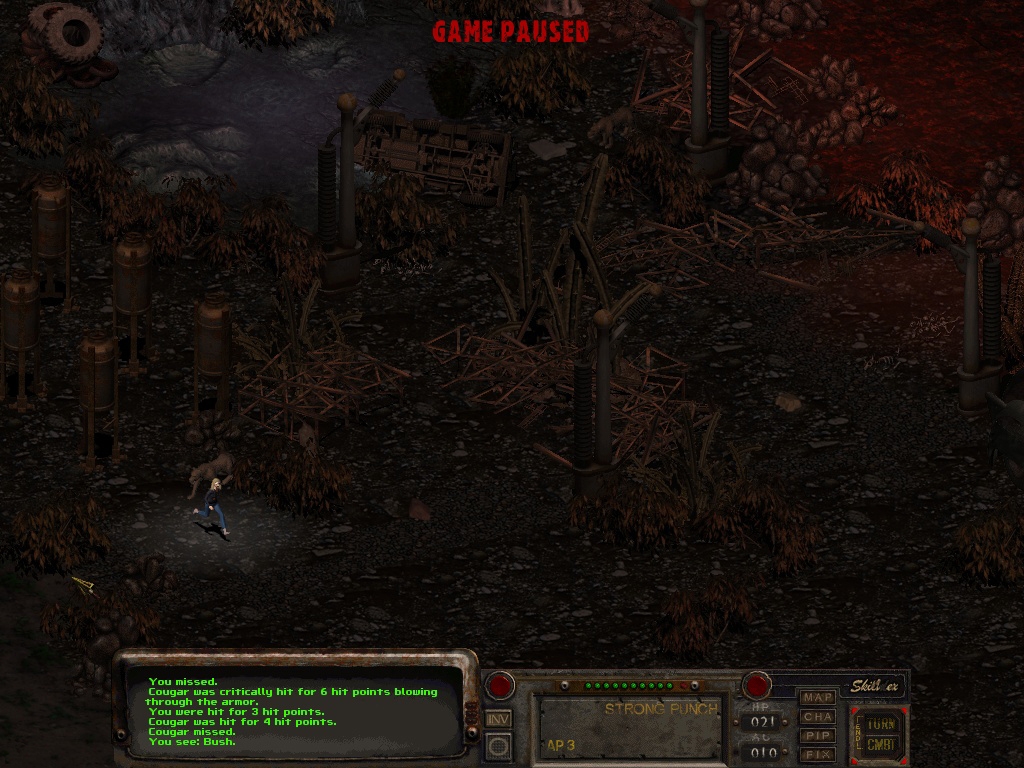The image size is (1024, 768).
Task: Use the Strong Punch attack slot
Action: pos(630,727)
